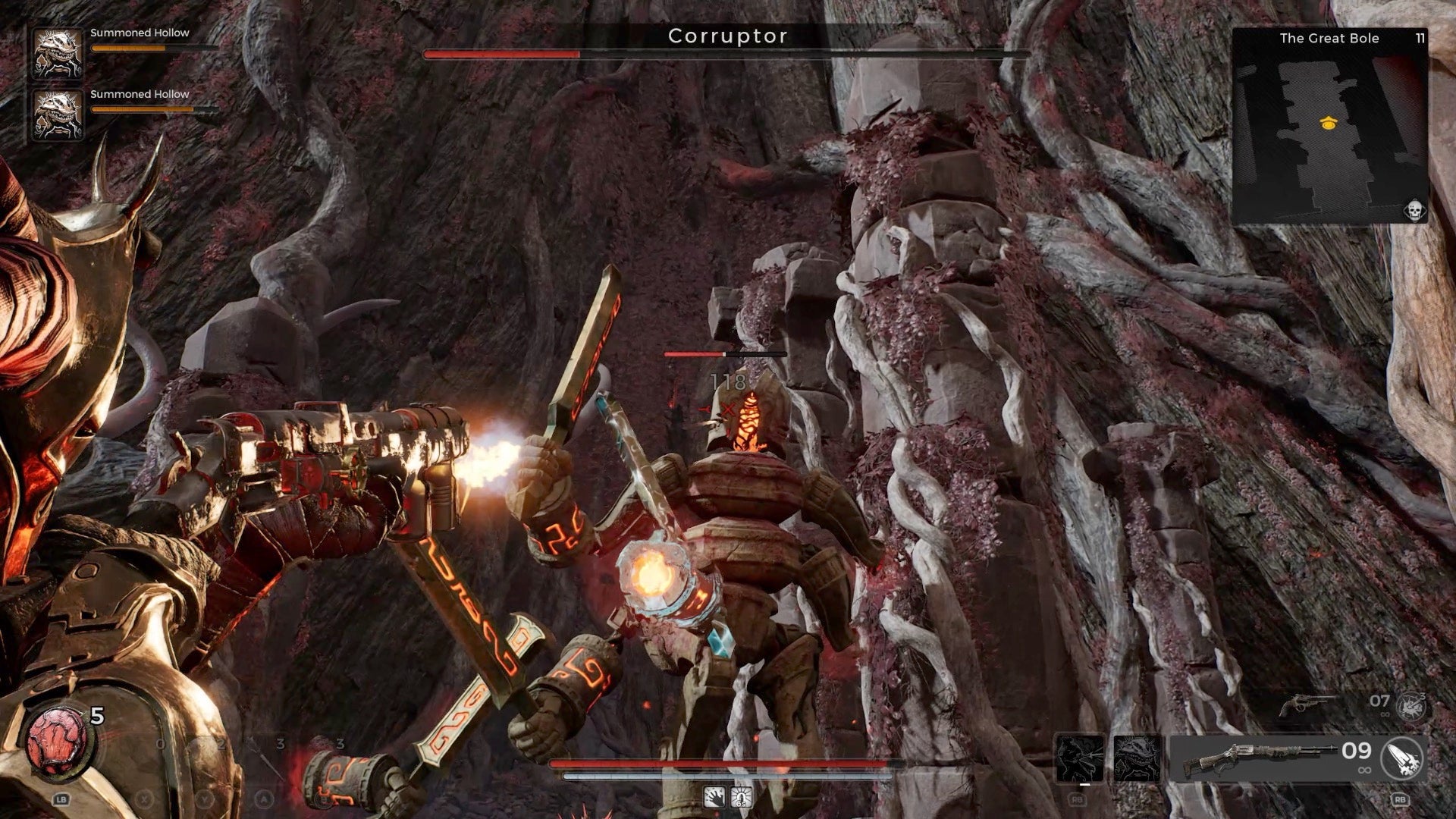The width and height of the screenshot is (1456, 819).
Task: Select the second Summoned Hollow portrait
Action: click(57, 115)
